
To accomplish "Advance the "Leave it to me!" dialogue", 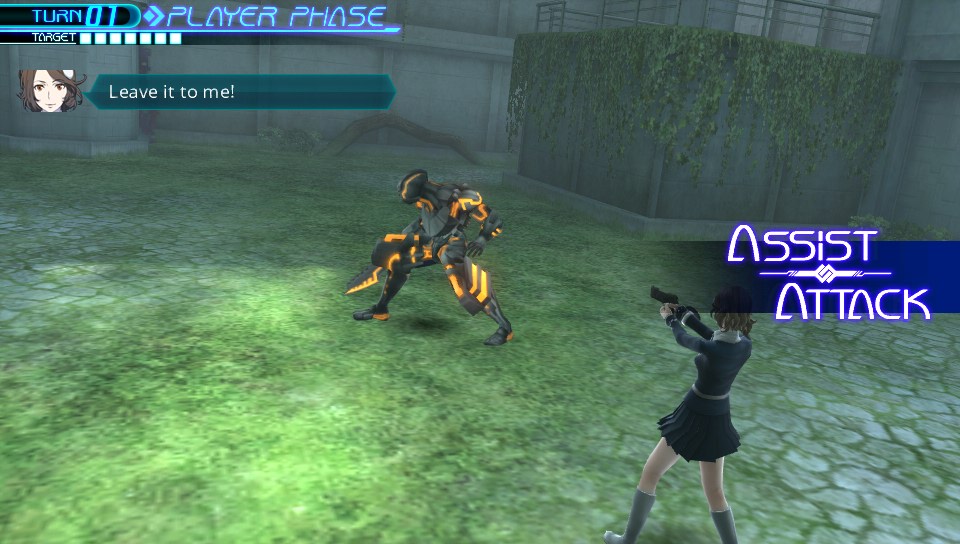I will click(238, 92).
